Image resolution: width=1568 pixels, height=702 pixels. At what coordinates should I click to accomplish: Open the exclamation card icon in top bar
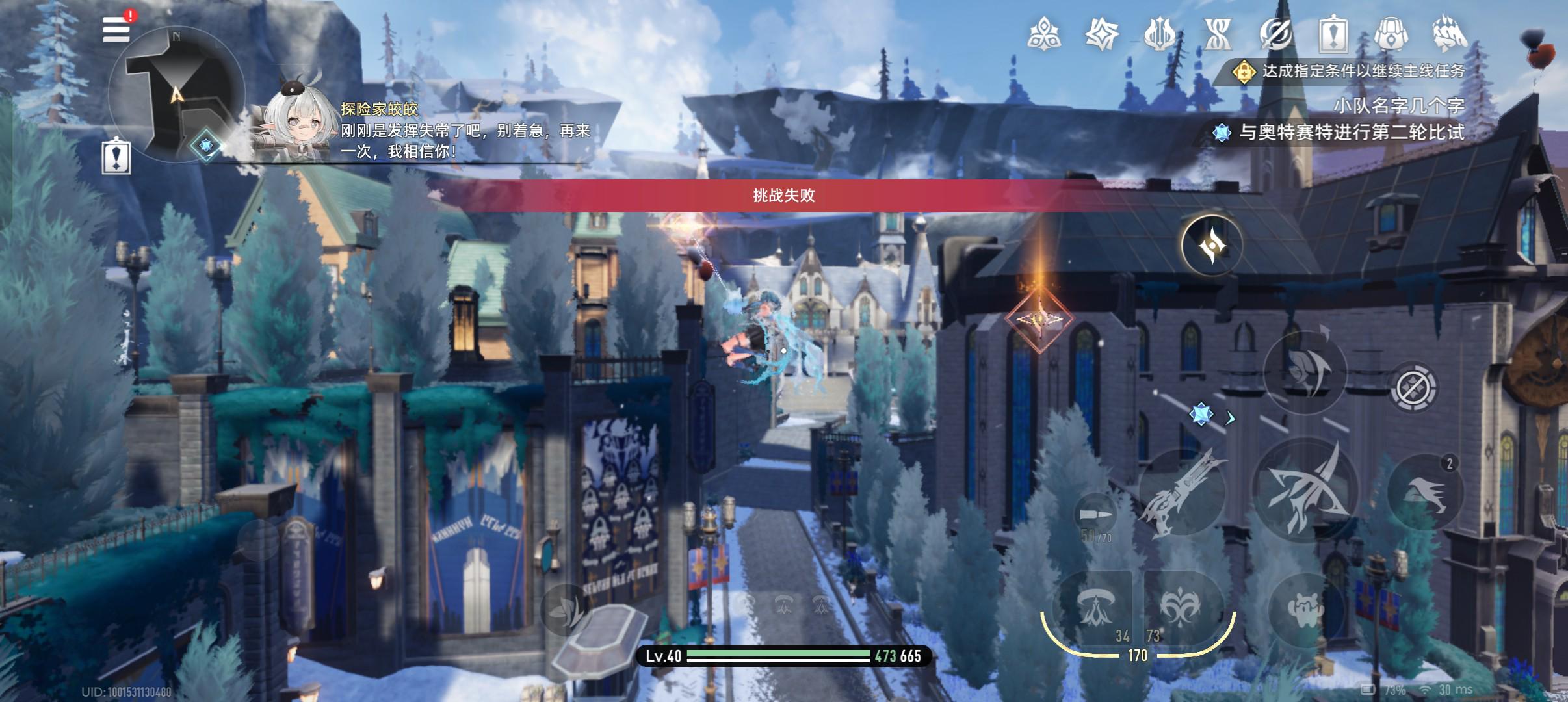(1333, 34)
